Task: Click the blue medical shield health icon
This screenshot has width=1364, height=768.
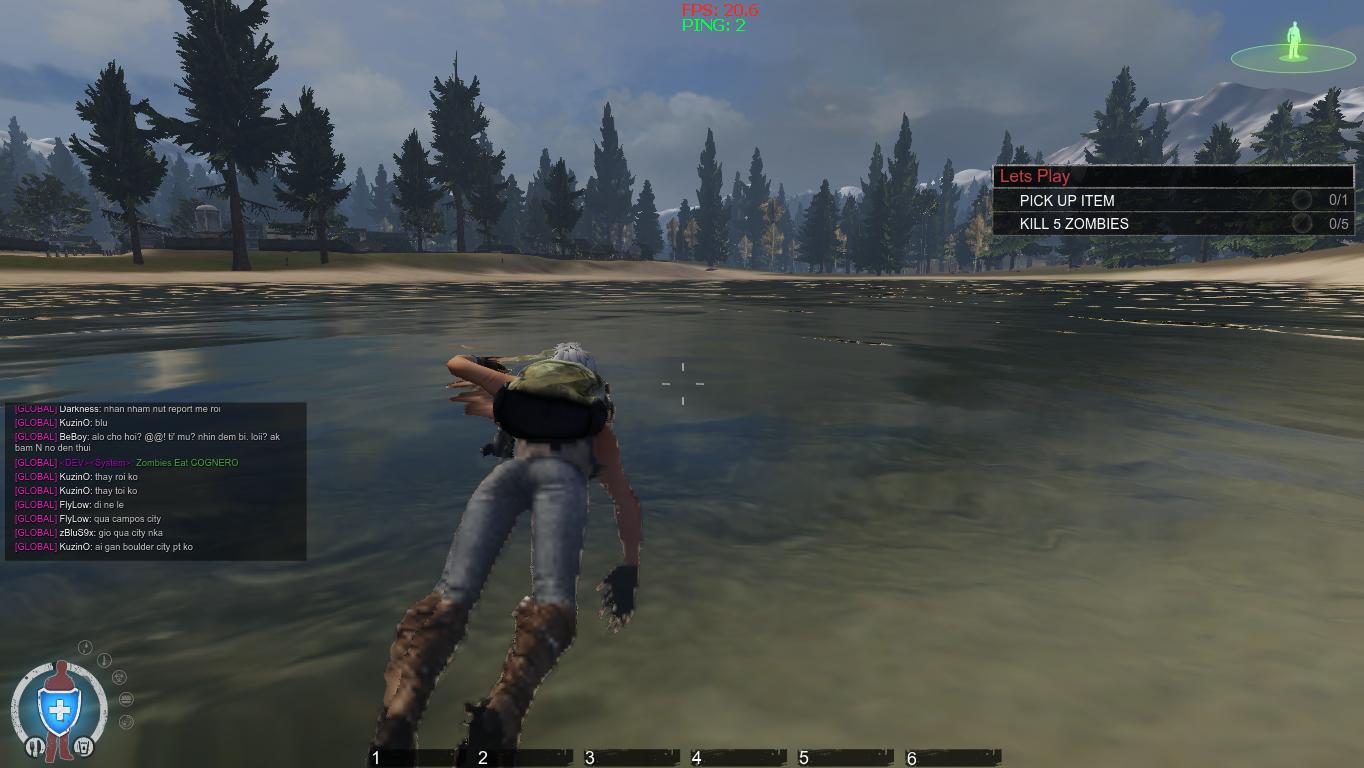Action: point(58,709)
